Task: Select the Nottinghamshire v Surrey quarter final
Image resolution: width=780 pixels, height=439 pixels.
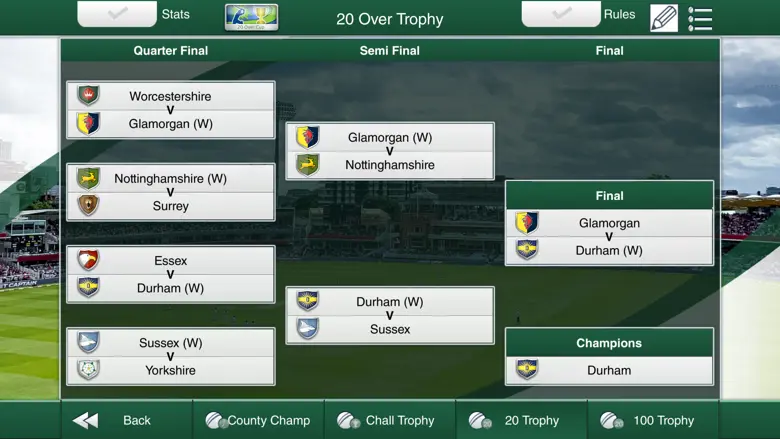Action: click(171, 192)
